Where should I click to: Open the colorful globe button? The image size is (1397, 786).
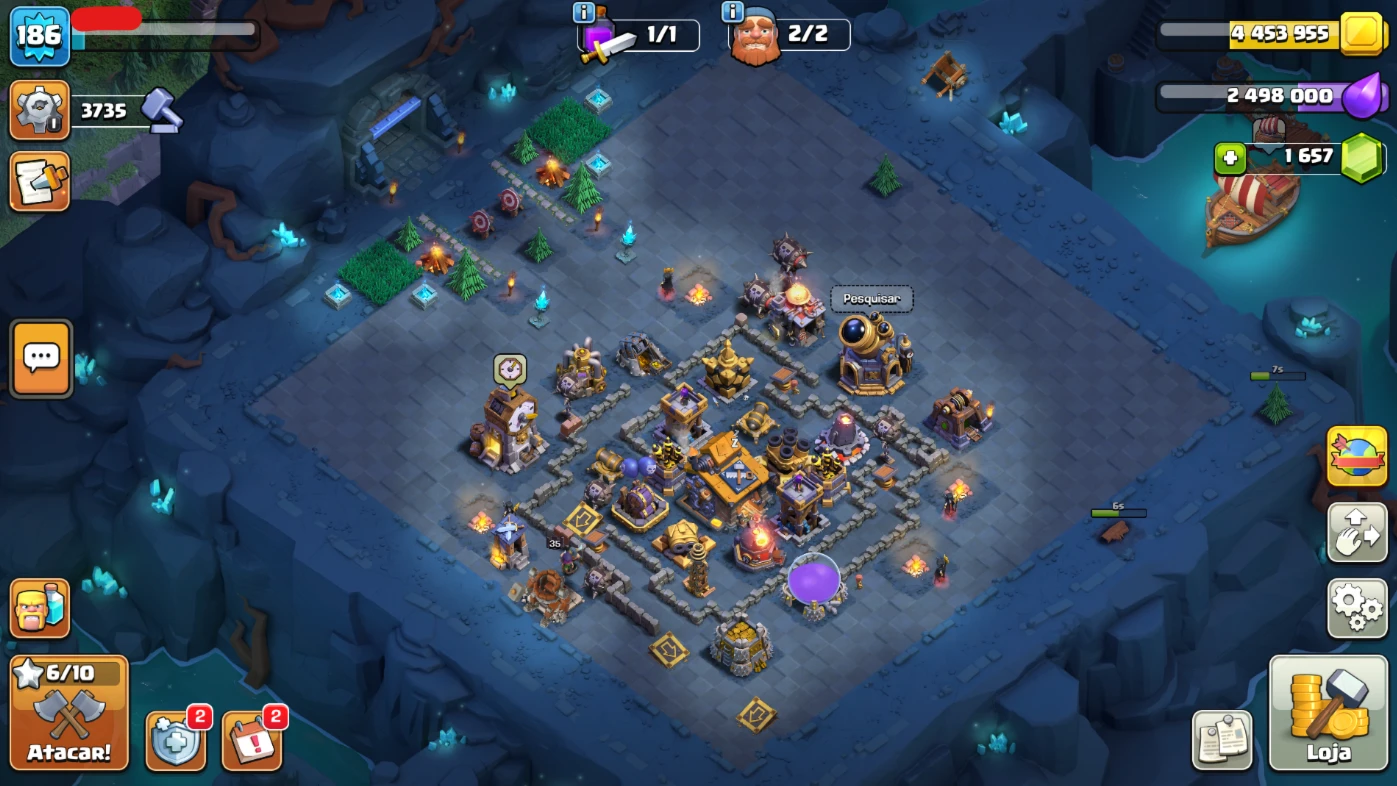pos(1357,456)
